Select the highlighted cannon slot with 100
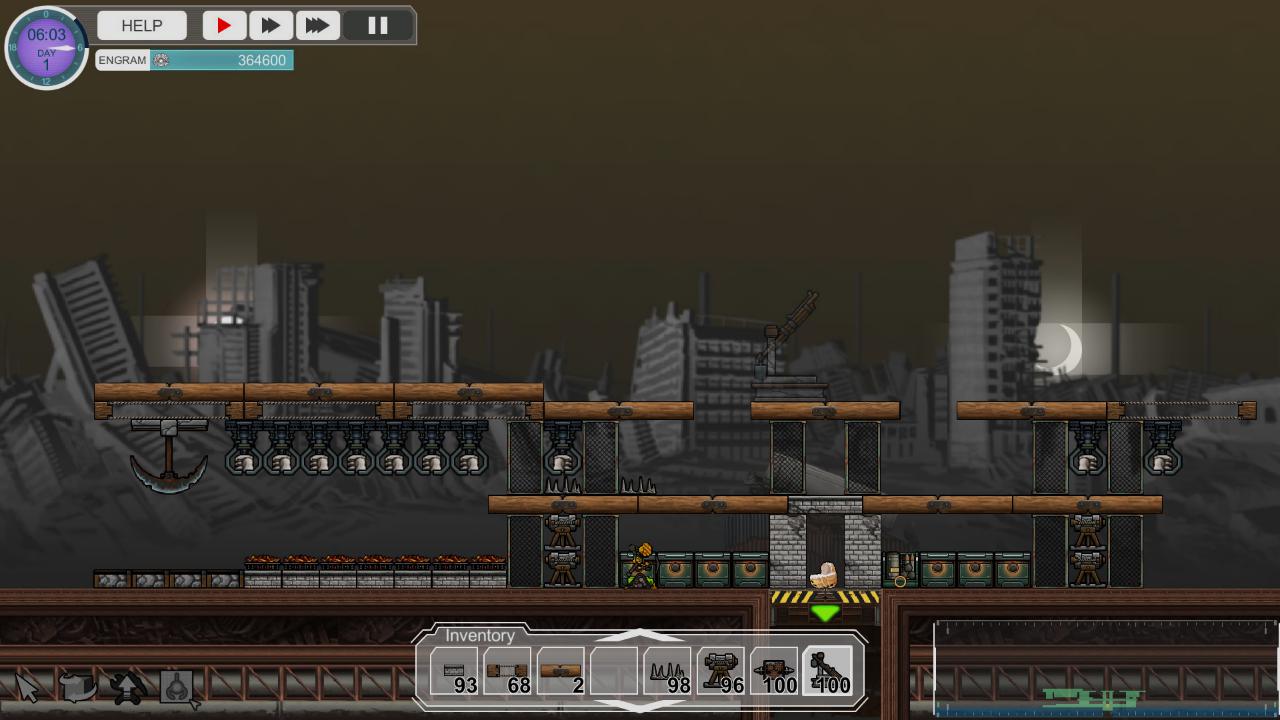This screenshot has width=1280, height=720. pyautogui.click(x=828, y=671)
